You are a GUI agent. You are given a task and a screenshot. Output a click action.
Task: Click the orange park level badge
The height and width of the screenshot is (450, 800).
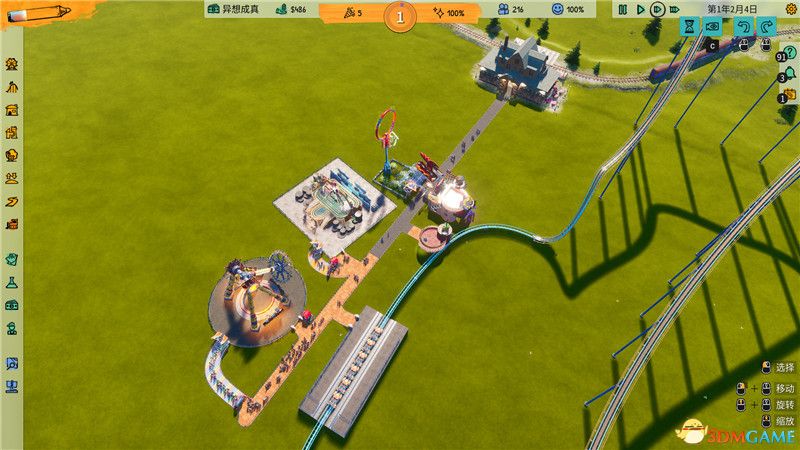click(x=400, y=15)
